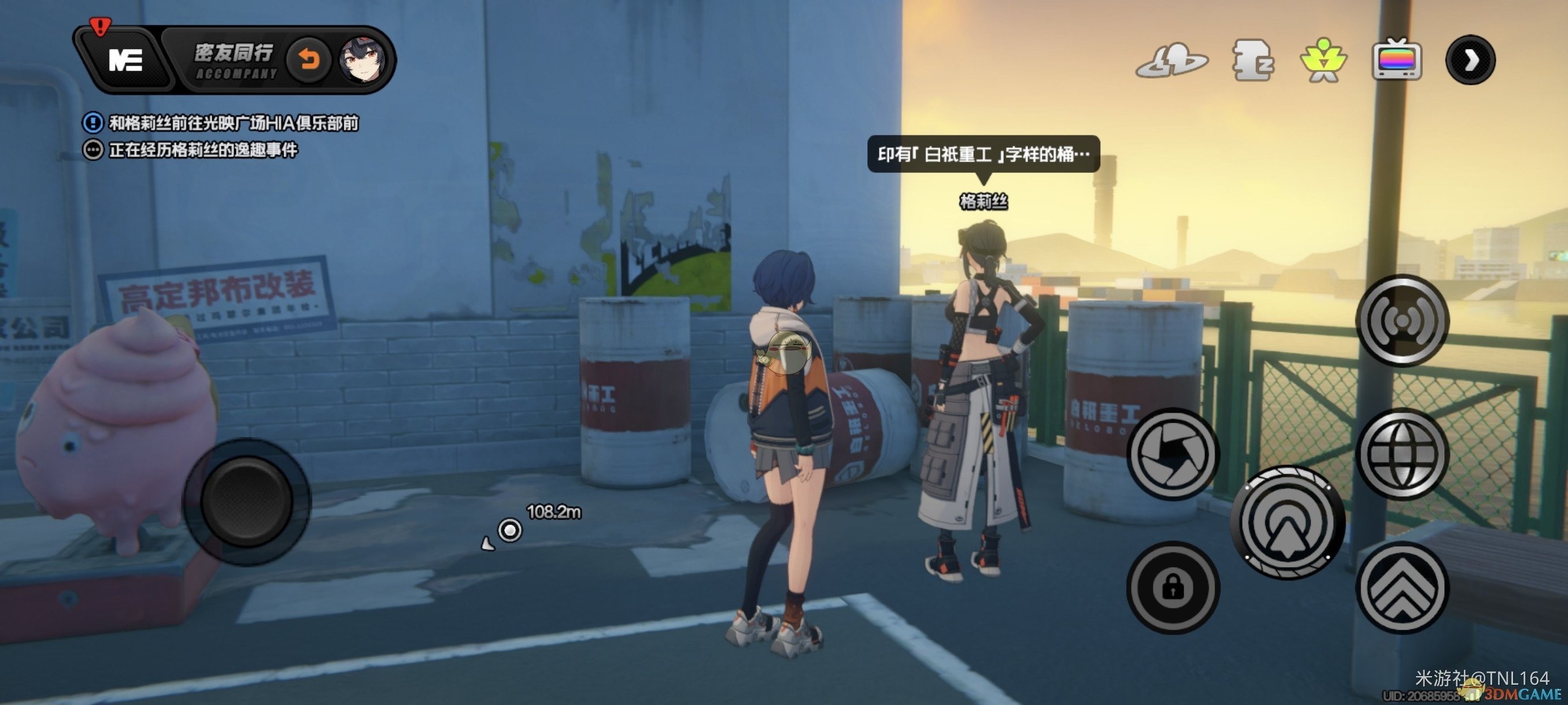Open the rainbow TV icon

pos(1397,60)
